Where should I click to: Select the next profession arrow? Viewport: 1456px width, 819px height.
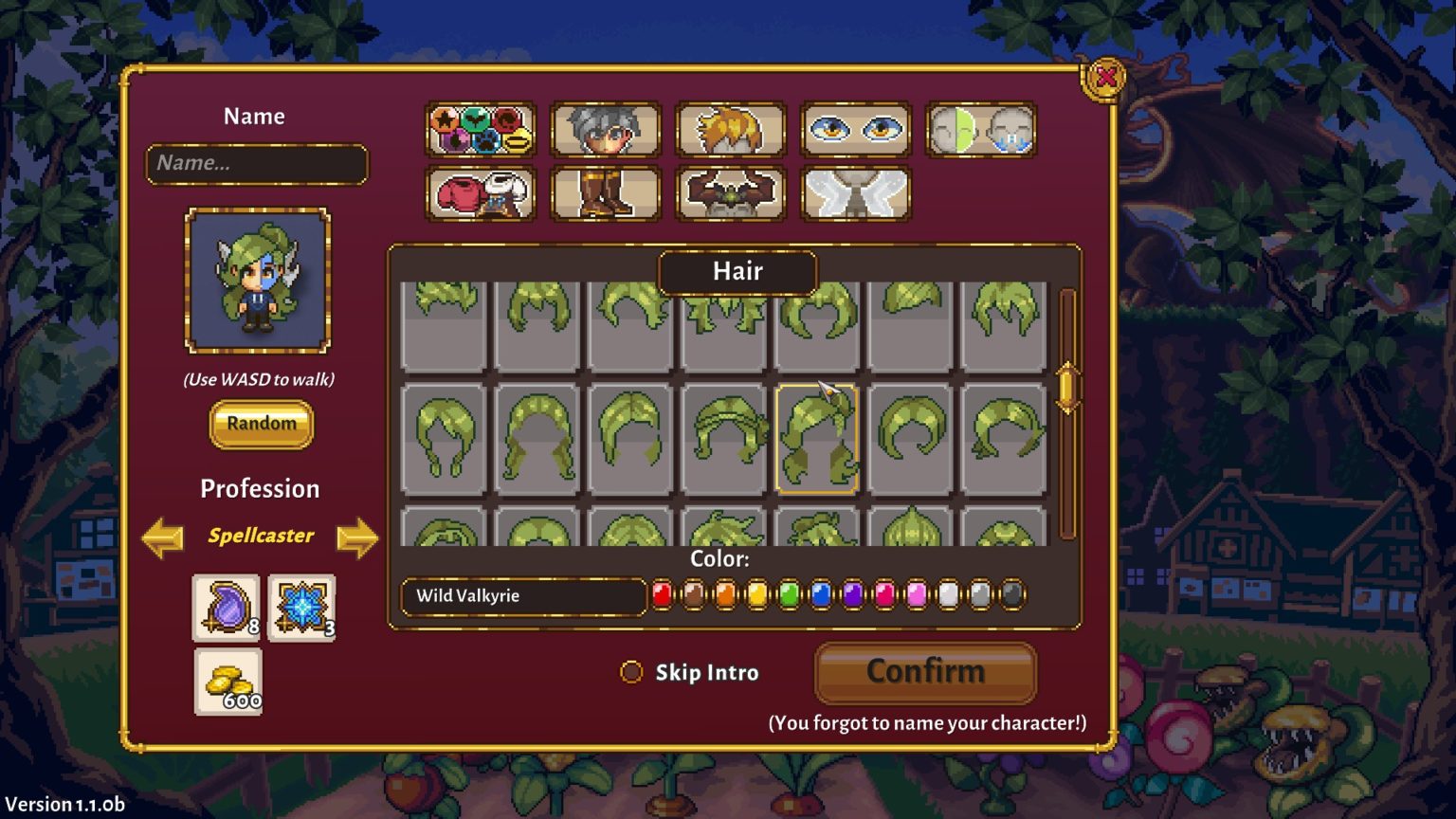(356, 537)
